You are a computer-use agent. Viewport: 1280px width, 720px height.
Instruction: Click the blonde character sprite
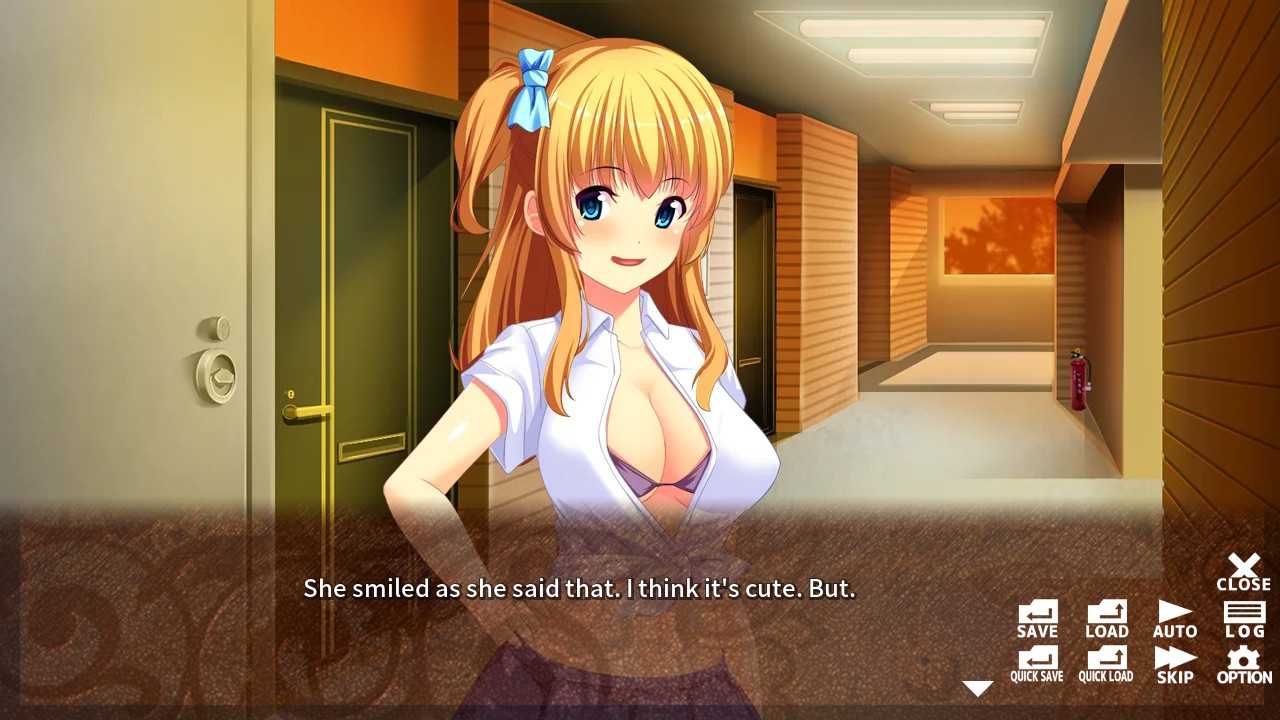(600, 300)
